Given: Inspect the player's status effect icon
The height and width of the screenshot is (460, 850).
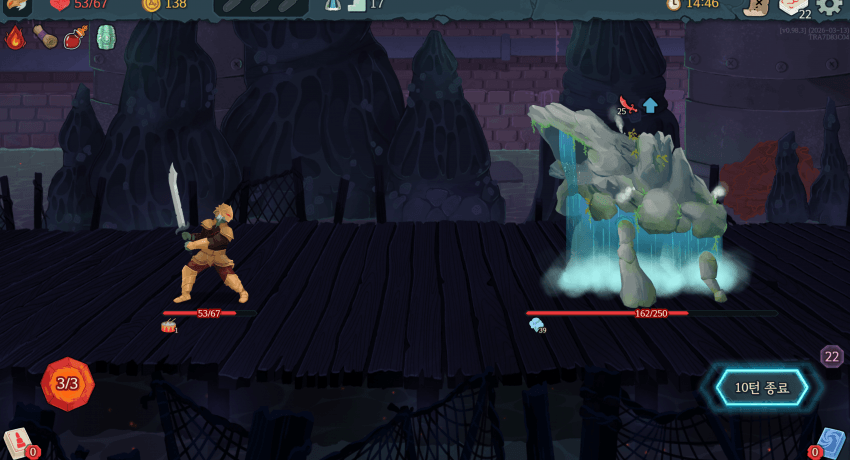Looking at the screenshot, I should coord(169,326).
